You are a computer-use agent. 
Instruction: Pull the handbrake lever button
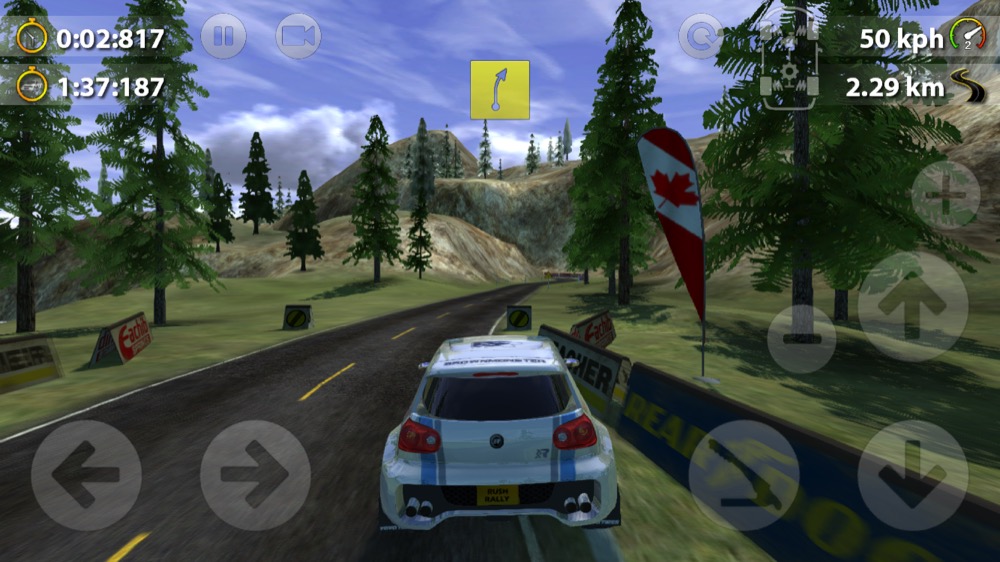pyautogui.click(x=743, y=475)
